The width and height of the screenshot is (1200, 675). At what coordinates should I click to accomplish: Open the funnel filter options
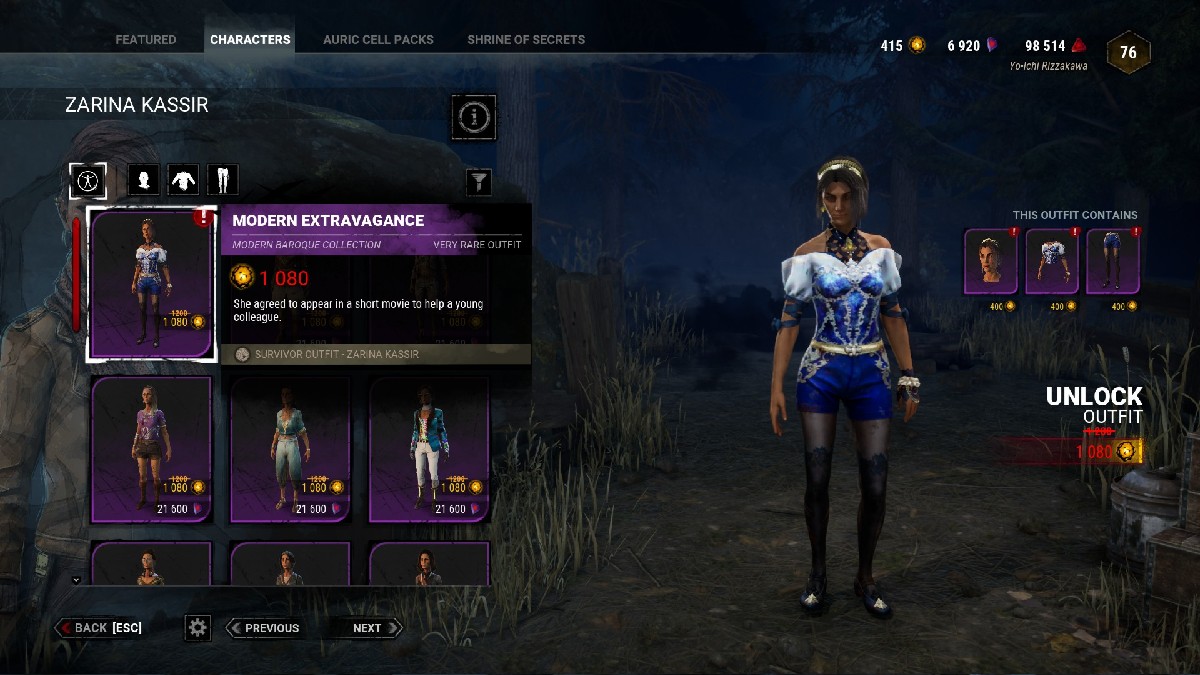point(480,181)
